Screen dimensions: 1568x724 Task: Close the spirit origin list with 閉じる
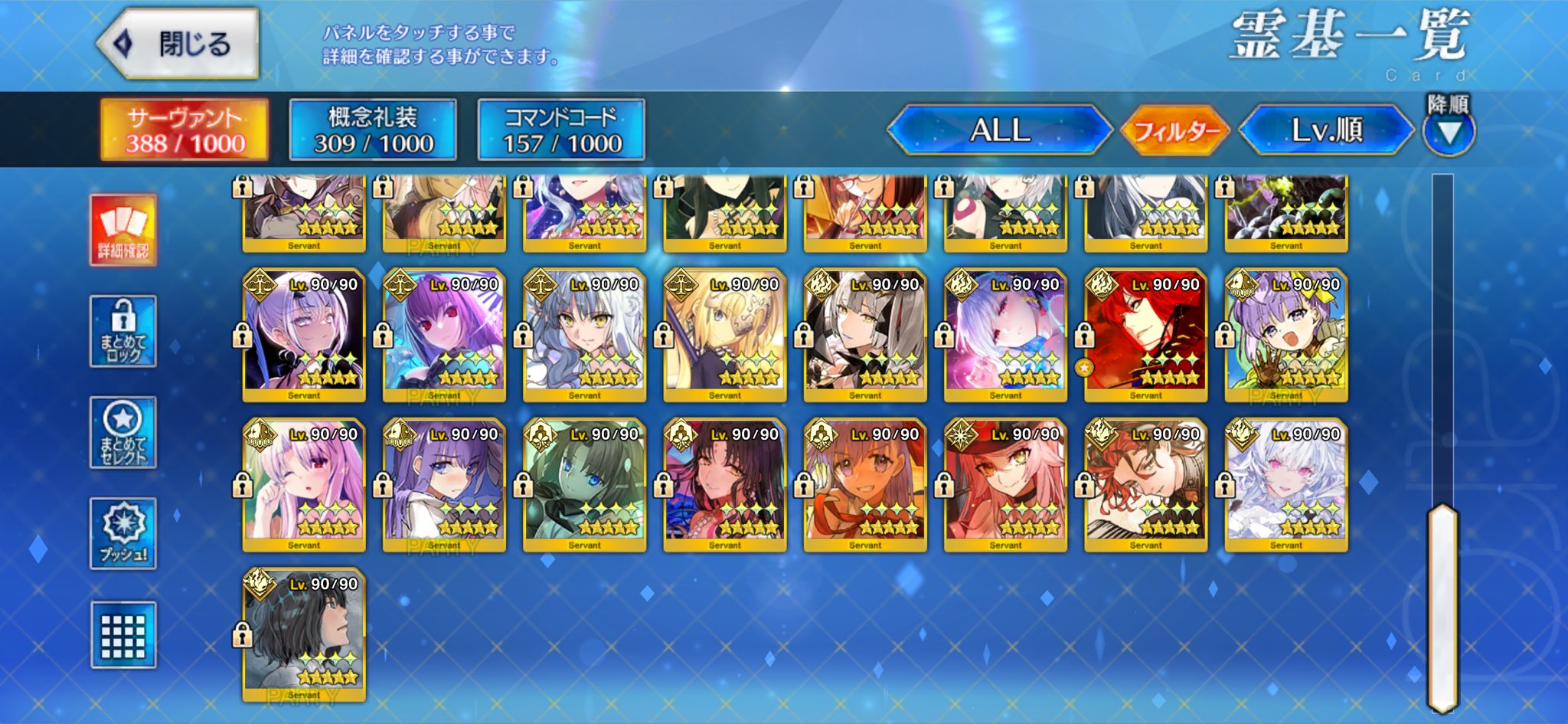(x=179, y=44)
